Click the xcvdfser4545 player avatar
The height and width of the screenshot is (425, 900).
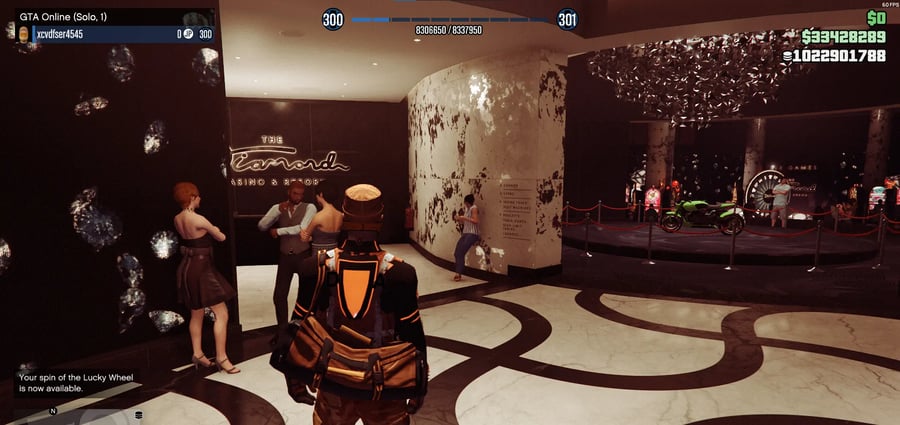24,34
